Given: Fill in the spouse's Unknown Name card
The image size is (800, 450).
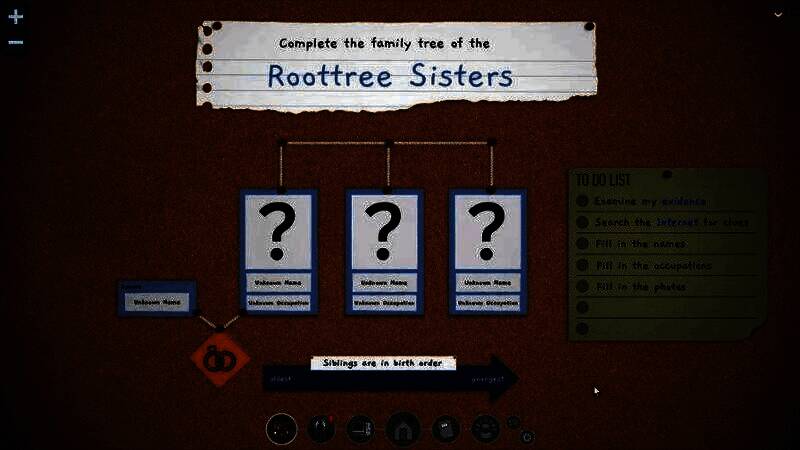Looking at the screenshot, I should [158, 301].
